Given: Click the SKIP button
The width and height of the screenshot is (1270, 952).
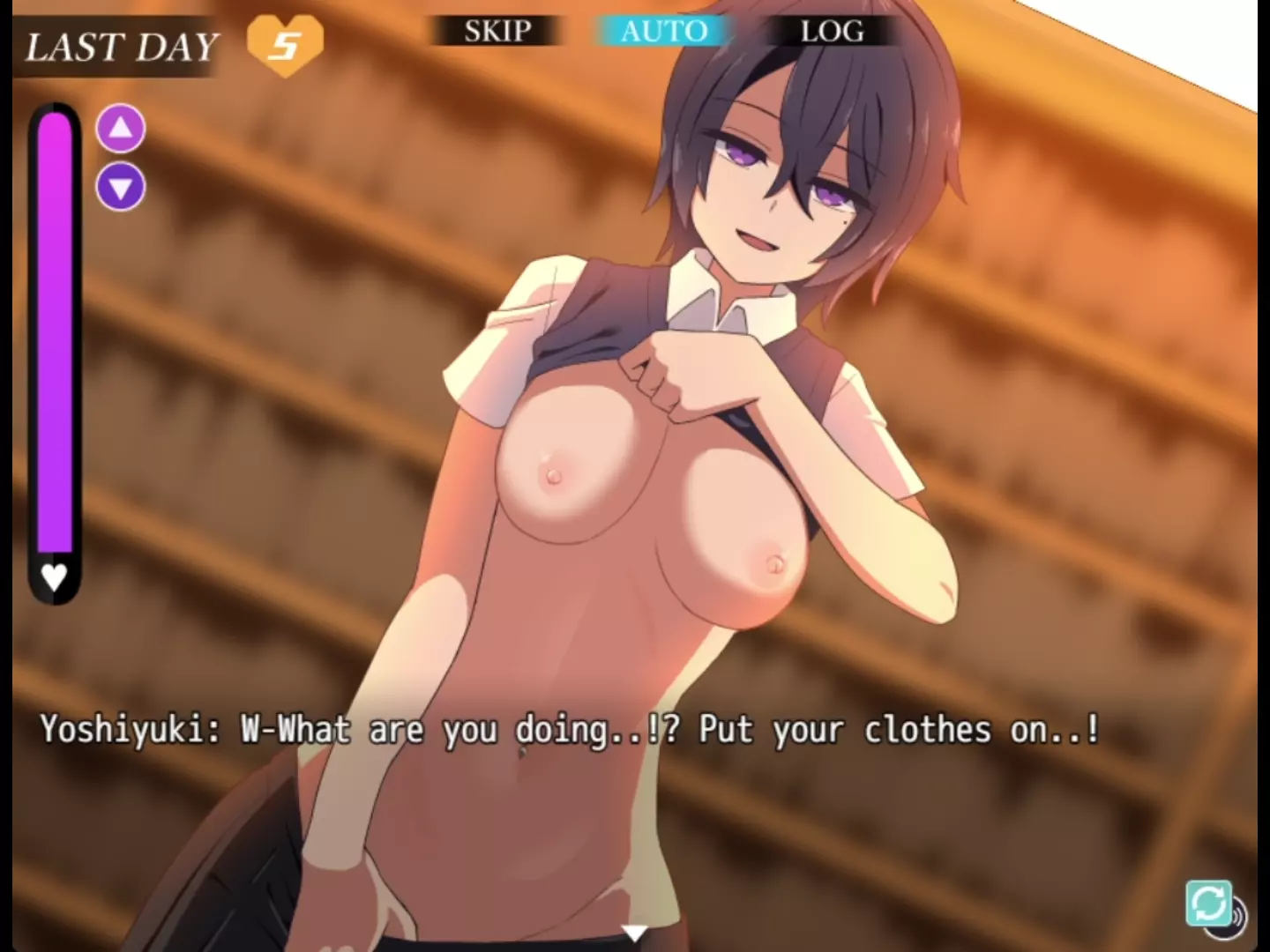Looking at the screenshot, I should (497, 32).
